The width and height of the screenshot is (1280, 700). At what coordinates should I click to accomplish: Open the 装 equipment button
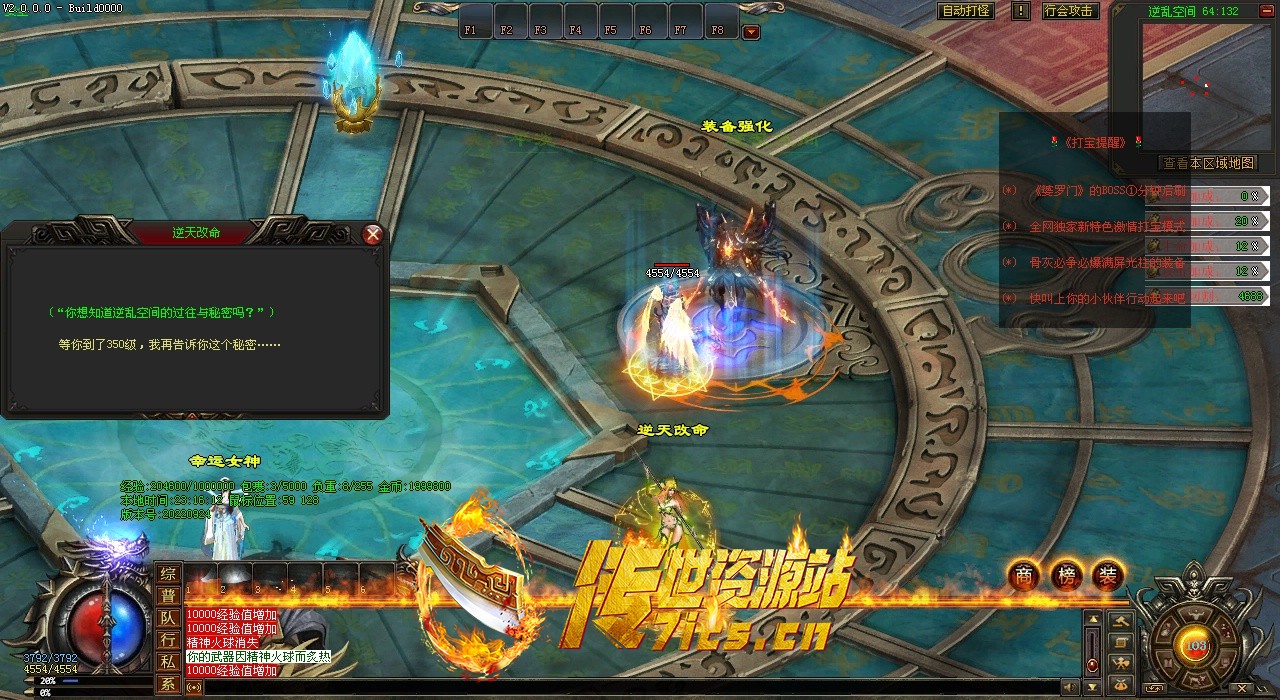1107,575
